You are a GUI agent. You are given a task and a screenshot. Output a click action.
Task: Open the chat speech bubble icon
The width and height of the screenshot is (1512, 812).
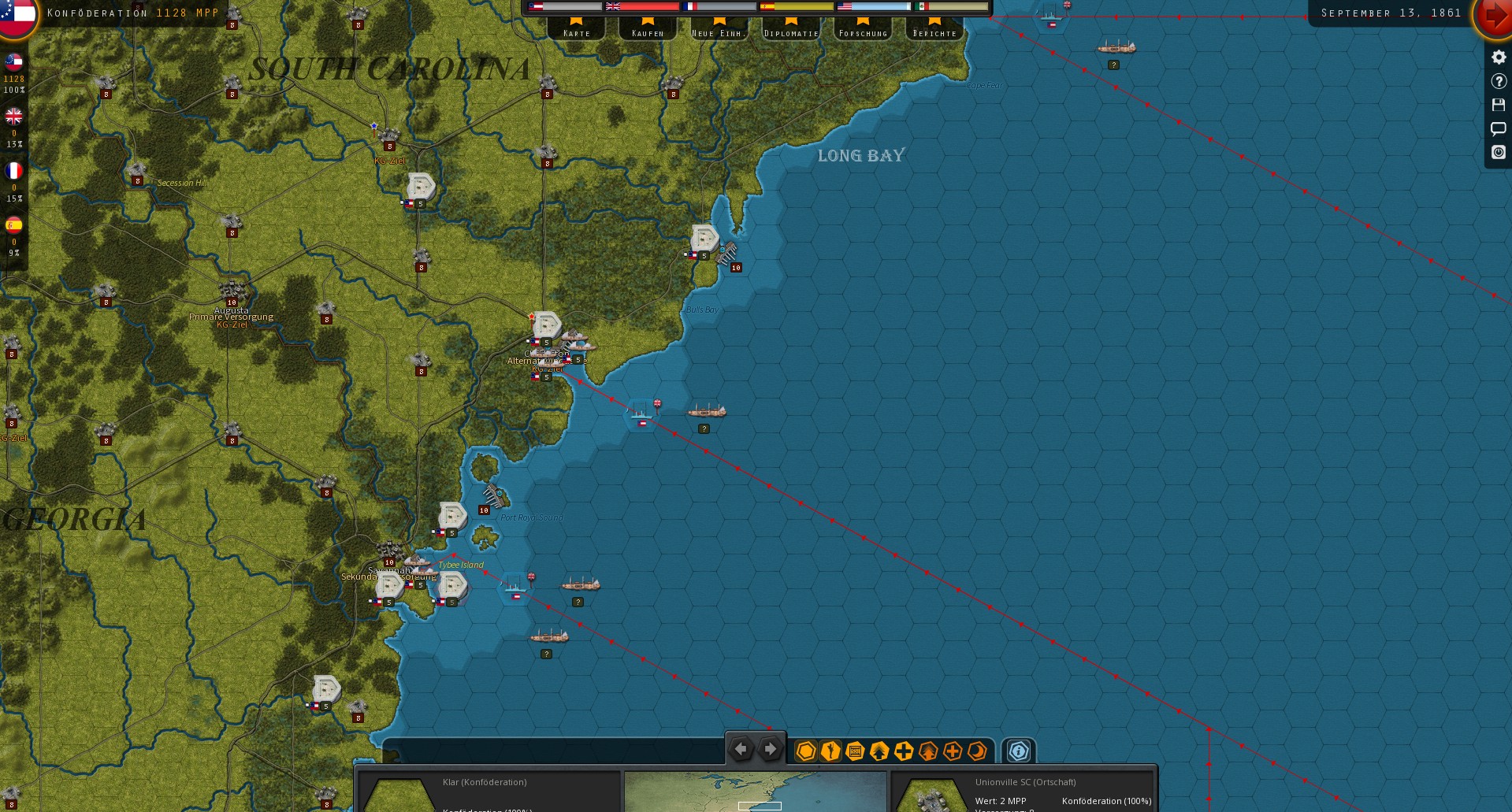tap(1499, 128)
